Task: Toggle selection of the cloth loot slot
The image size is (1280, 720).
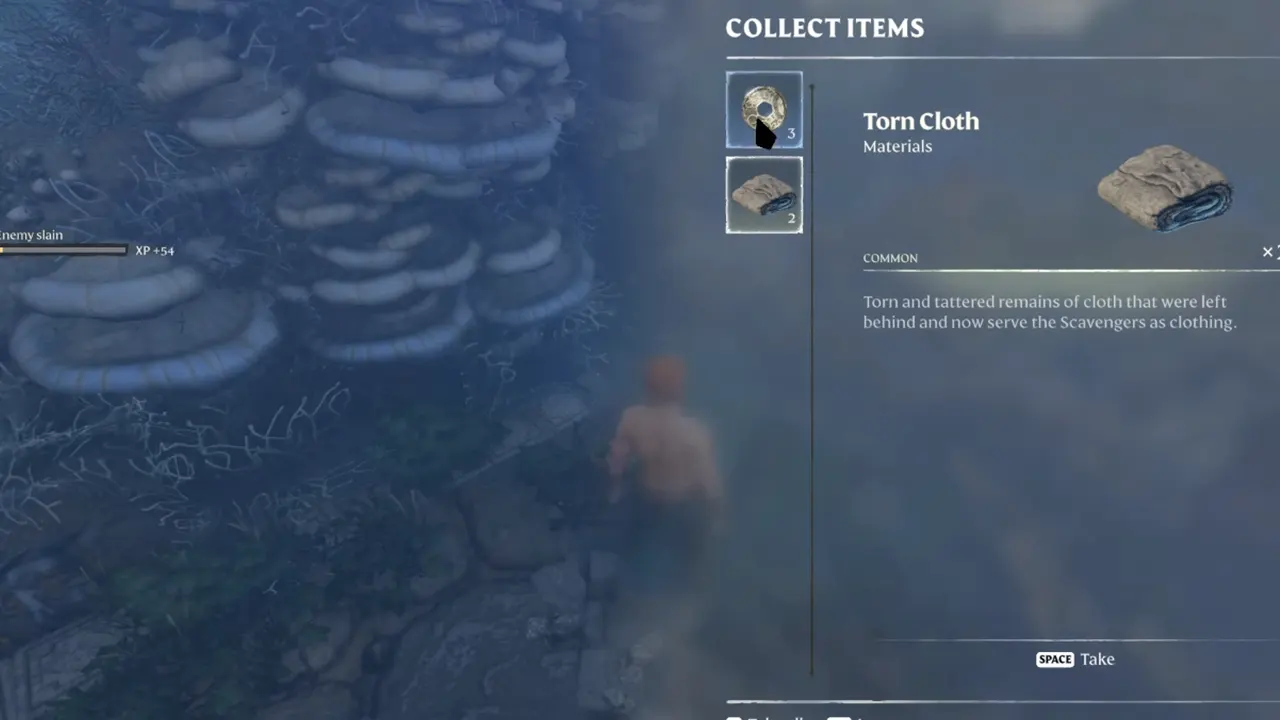Action: point(764,194)
